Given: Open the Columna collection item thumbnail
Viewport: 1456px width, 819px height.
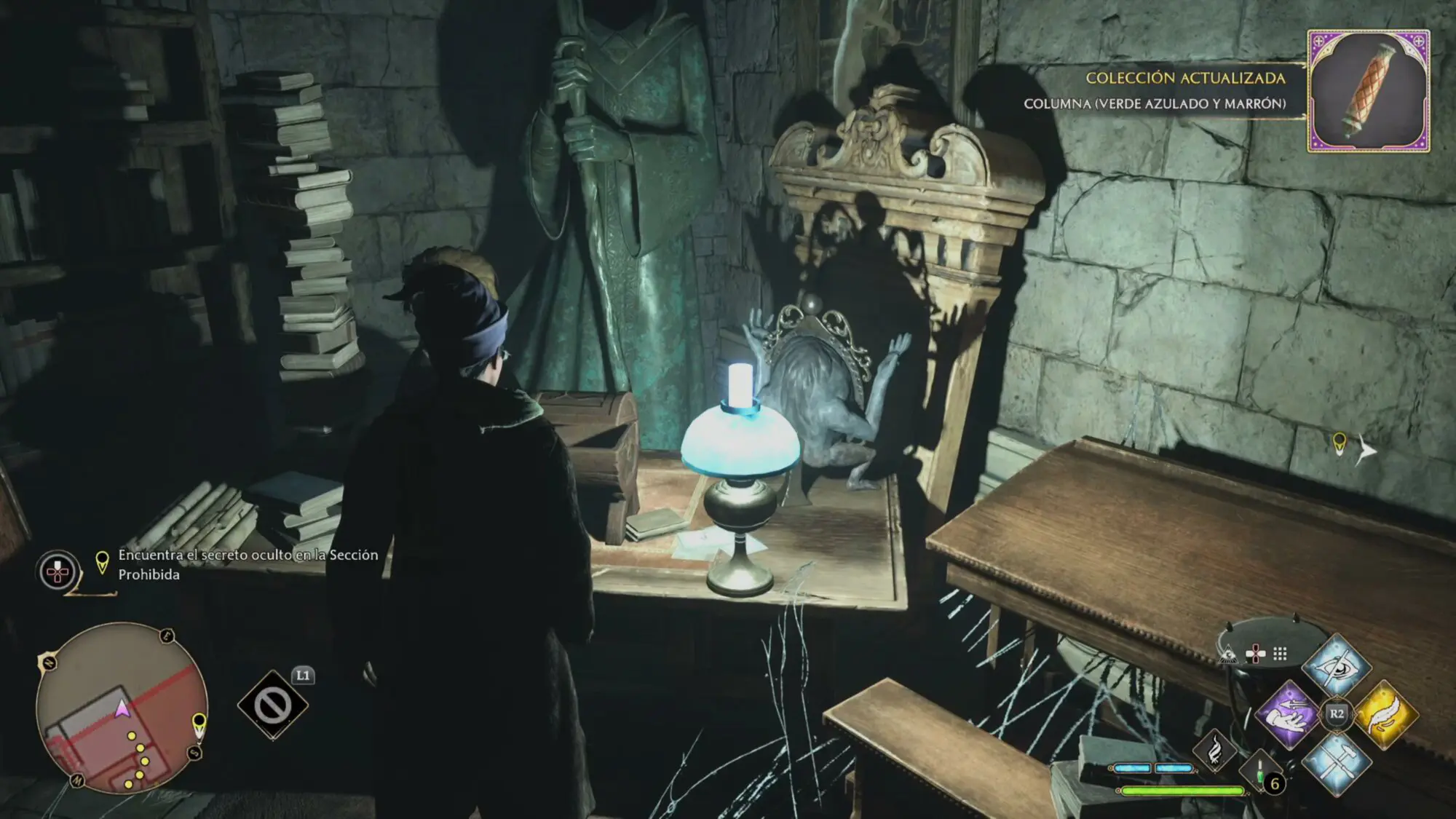Looking at the screenshot, I should pos(1369,91).
